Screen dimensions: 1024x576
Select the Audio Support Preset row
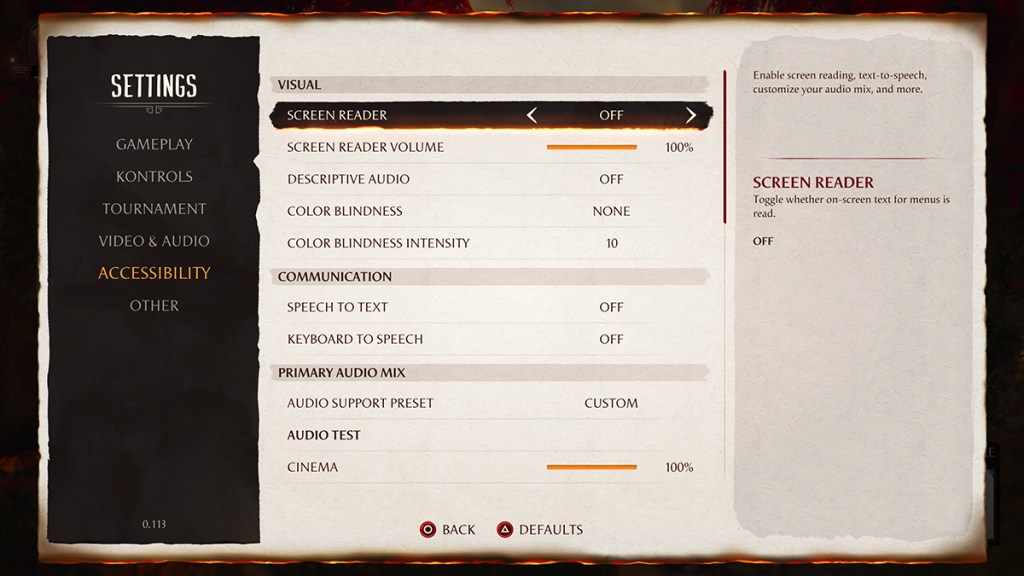[490, 403]
